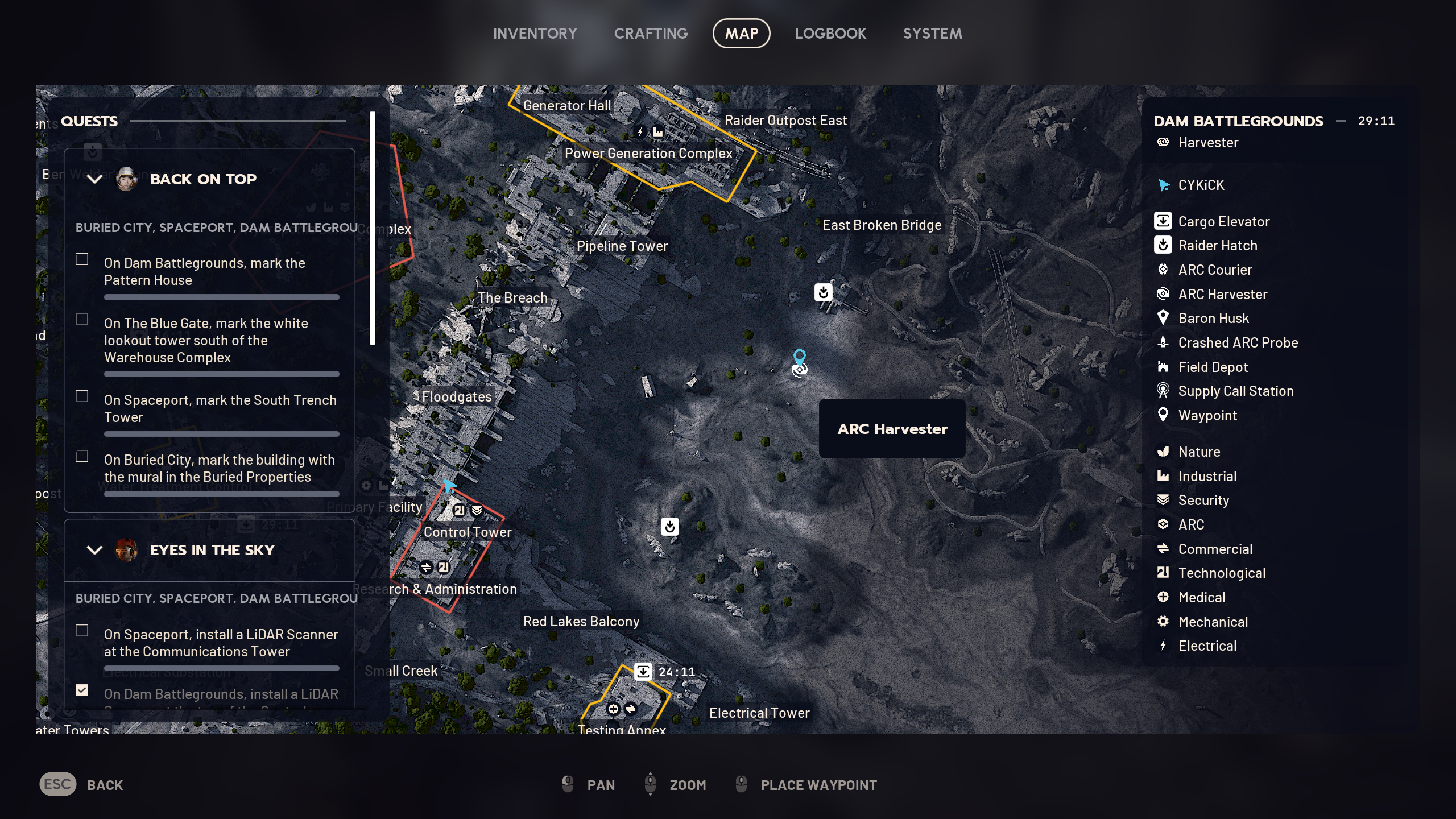The image size is (1456, 819).
Task: Select the Raider Hatch legend icon
Action: (x=1164, y=245)
